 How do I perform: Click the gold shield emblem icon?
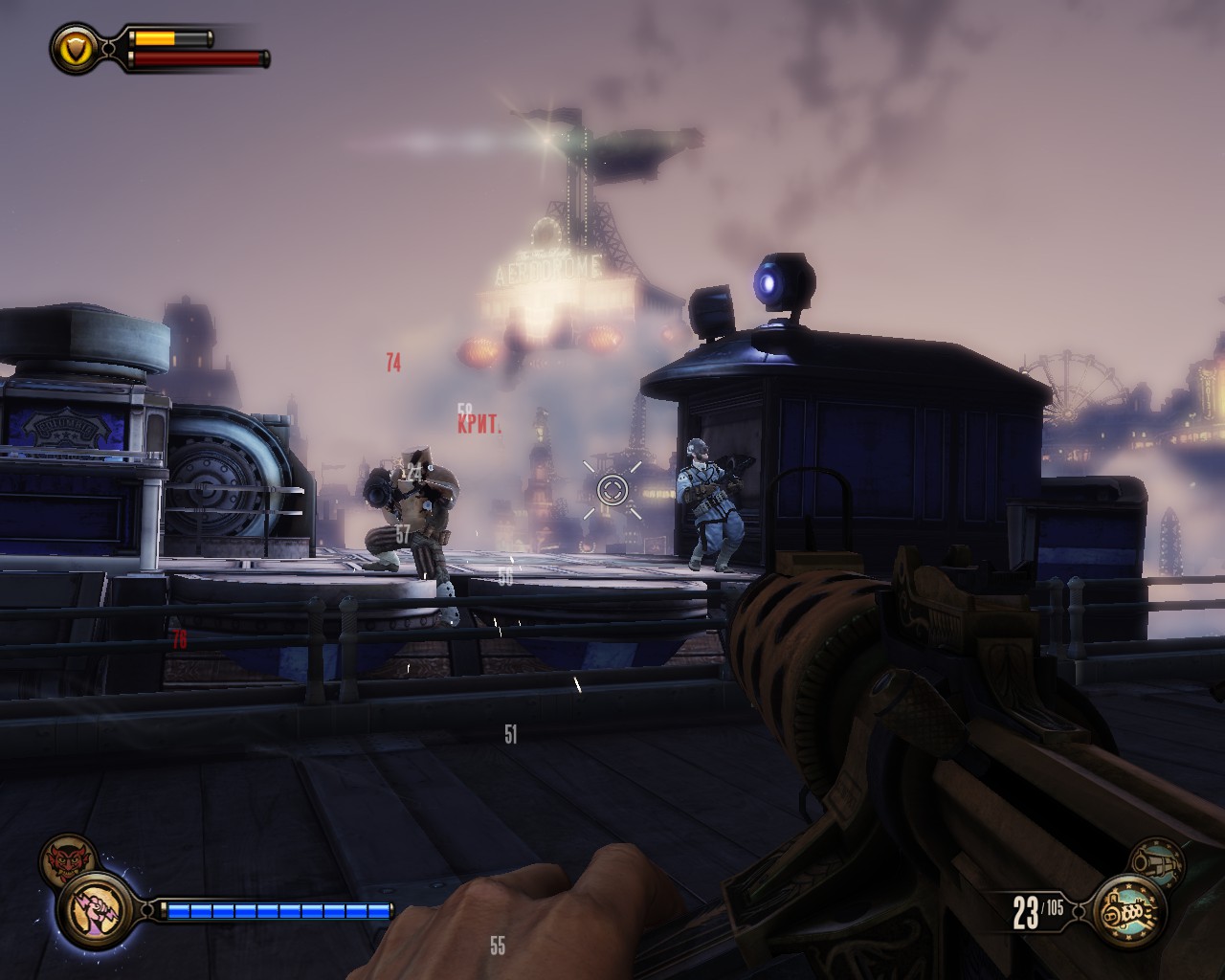click(73, 48)
